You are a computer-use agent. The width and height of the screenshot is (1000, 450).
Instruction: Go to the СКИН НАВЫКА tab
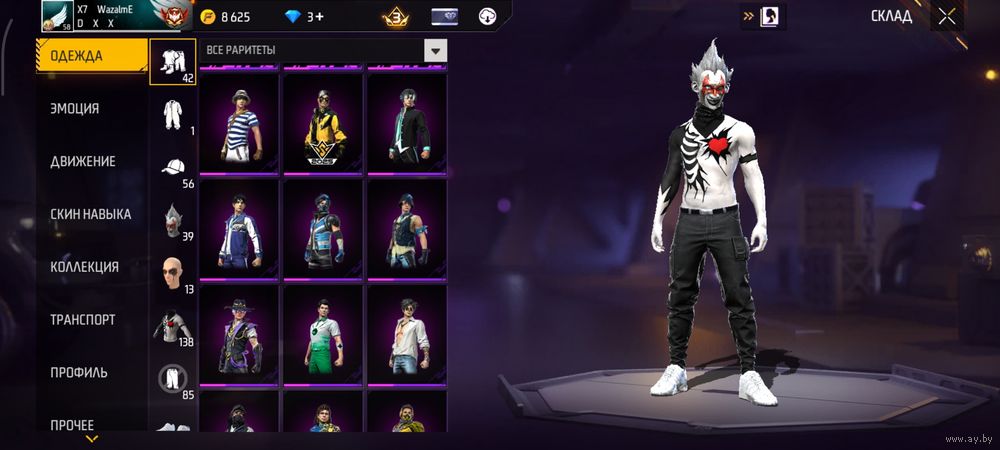pos(91,214)
